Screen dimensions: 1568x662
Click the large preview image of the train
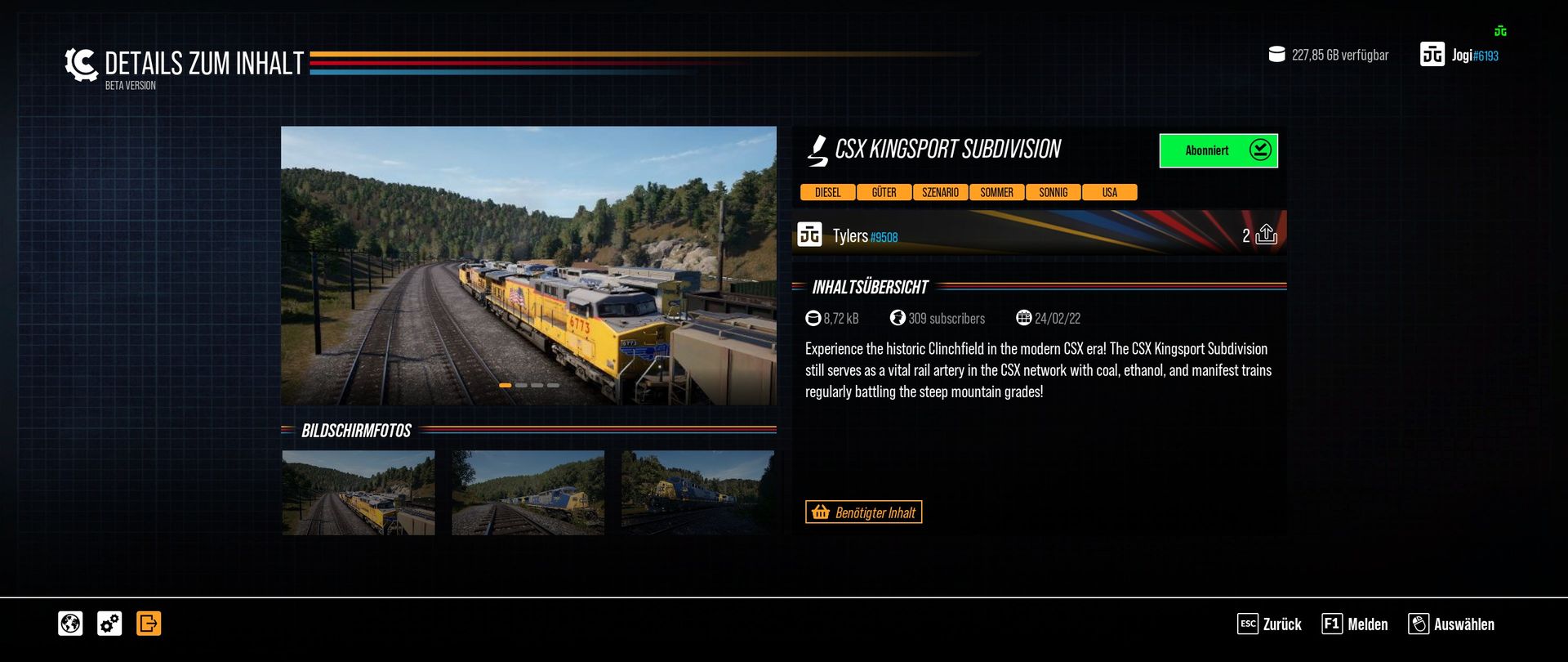[528, 265]
